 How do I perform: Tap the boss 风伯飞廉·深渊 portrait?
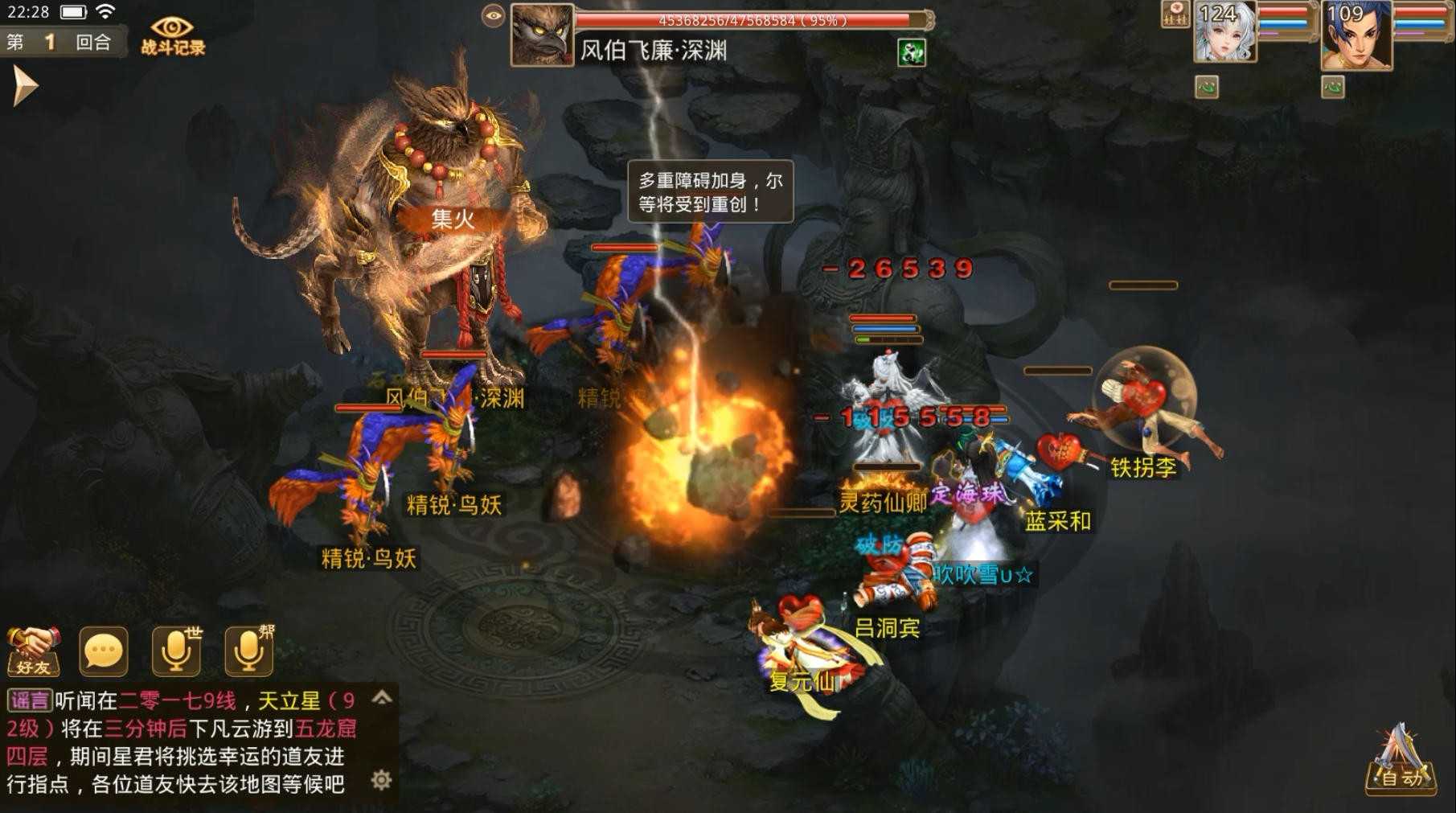(543, 34)
